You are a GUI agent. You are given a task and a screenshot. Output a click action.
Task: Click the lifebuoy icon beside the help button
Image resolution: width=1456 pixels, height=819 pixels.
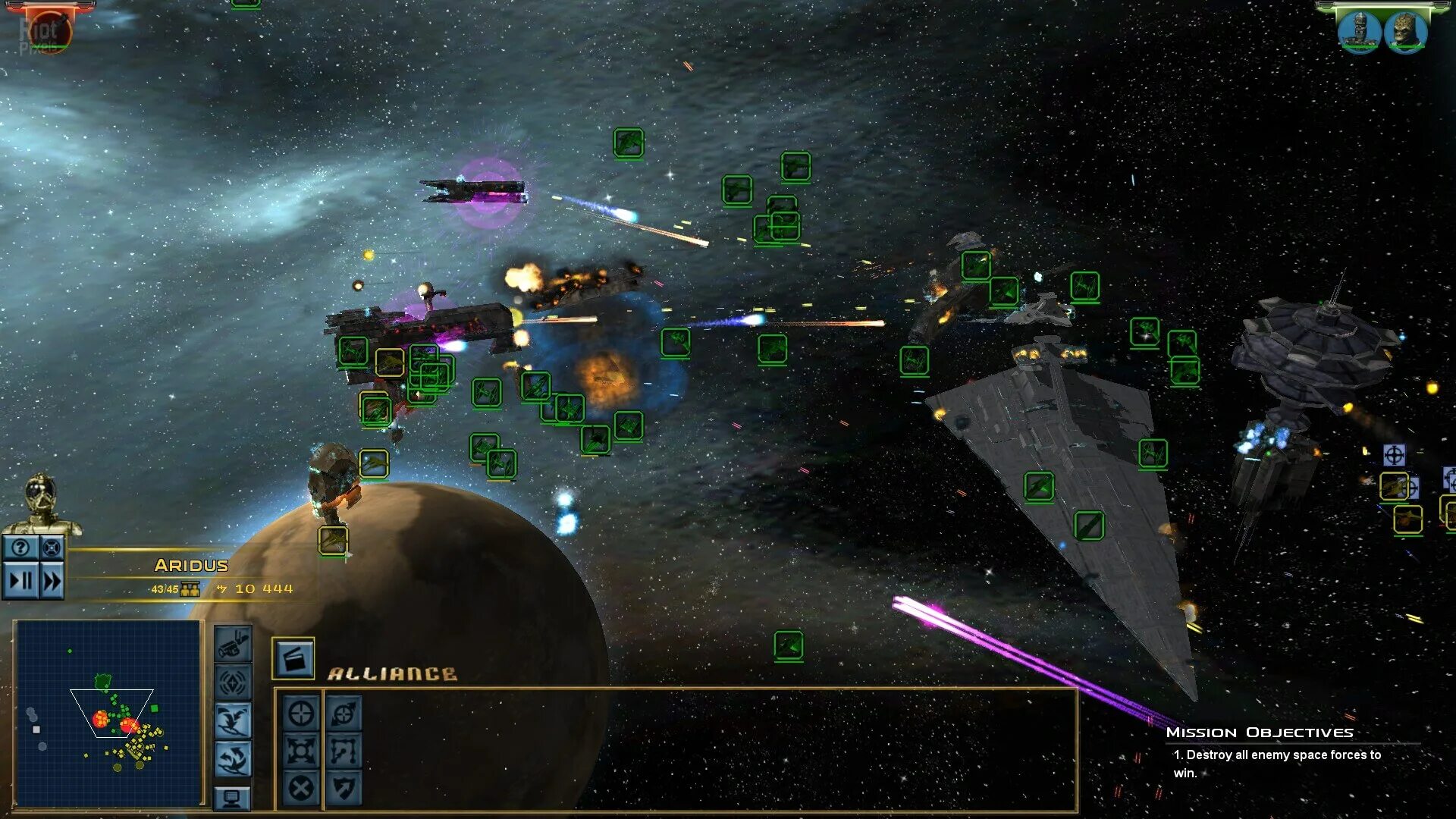pyautogui.click(x=51, y=547)
